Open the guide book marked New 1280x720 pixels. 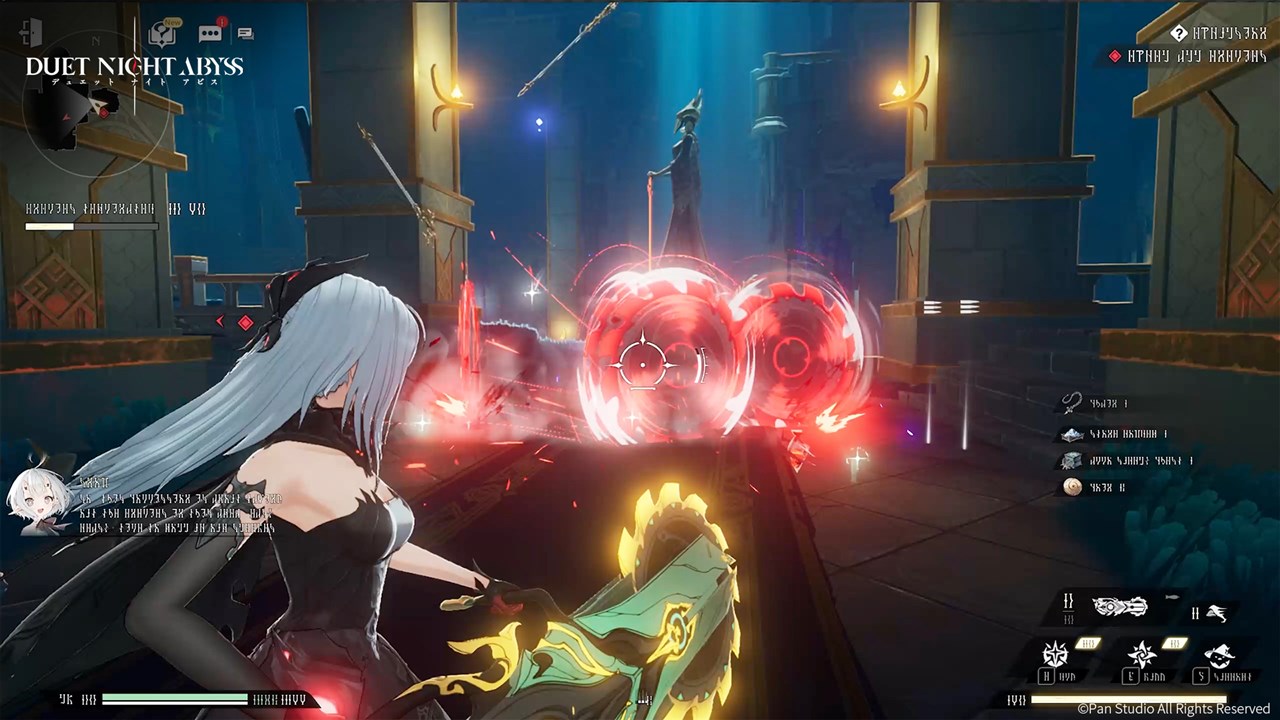[162, 33]
